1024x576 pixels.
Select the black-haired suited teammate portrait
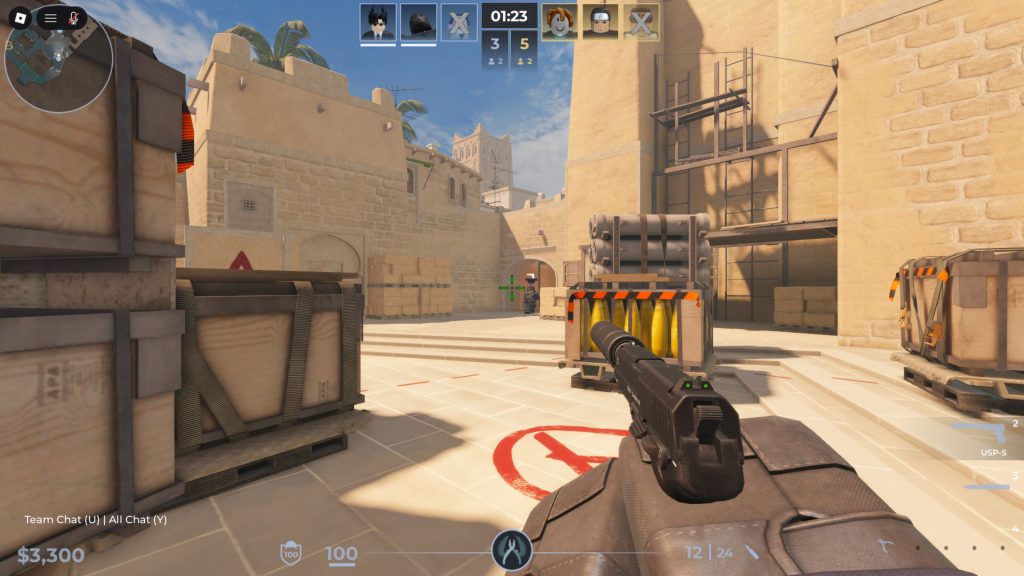[378, 22]
